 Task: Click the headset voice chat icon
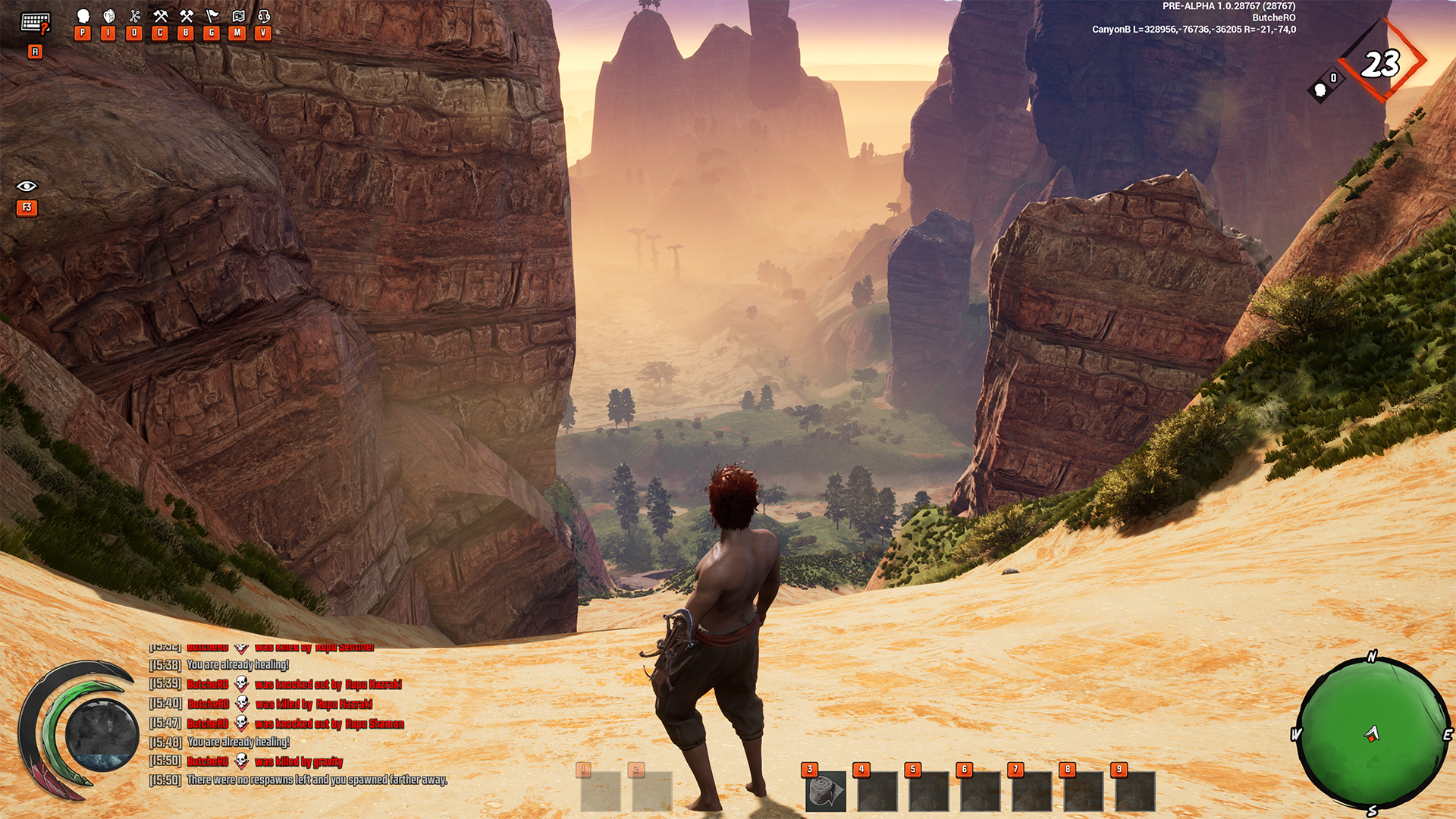(264, 16)
